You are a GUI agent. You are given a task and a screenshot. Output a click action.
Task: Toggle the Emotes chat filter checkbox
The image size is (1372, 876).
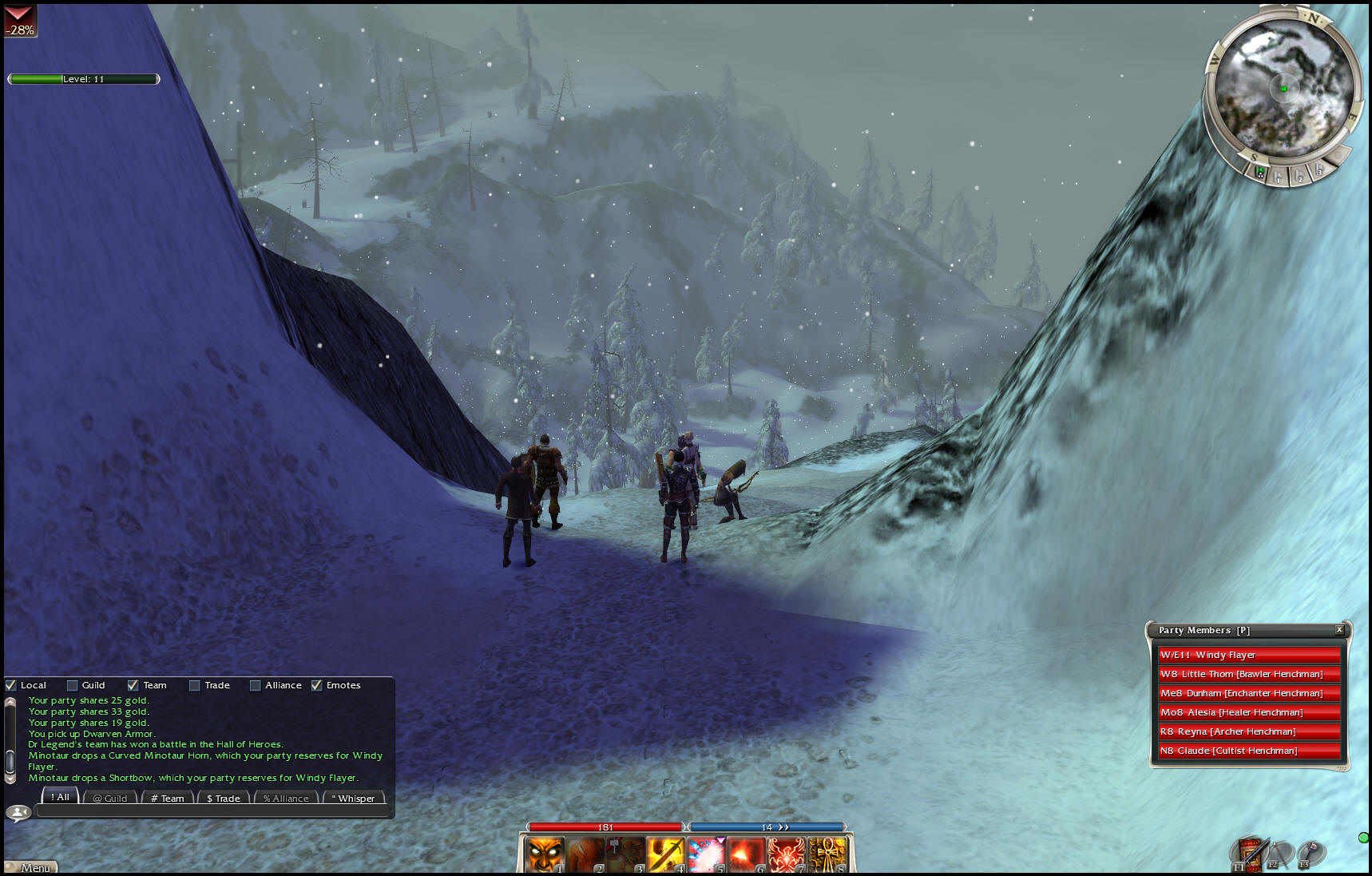pyautogui.click(x=317, y=685)
